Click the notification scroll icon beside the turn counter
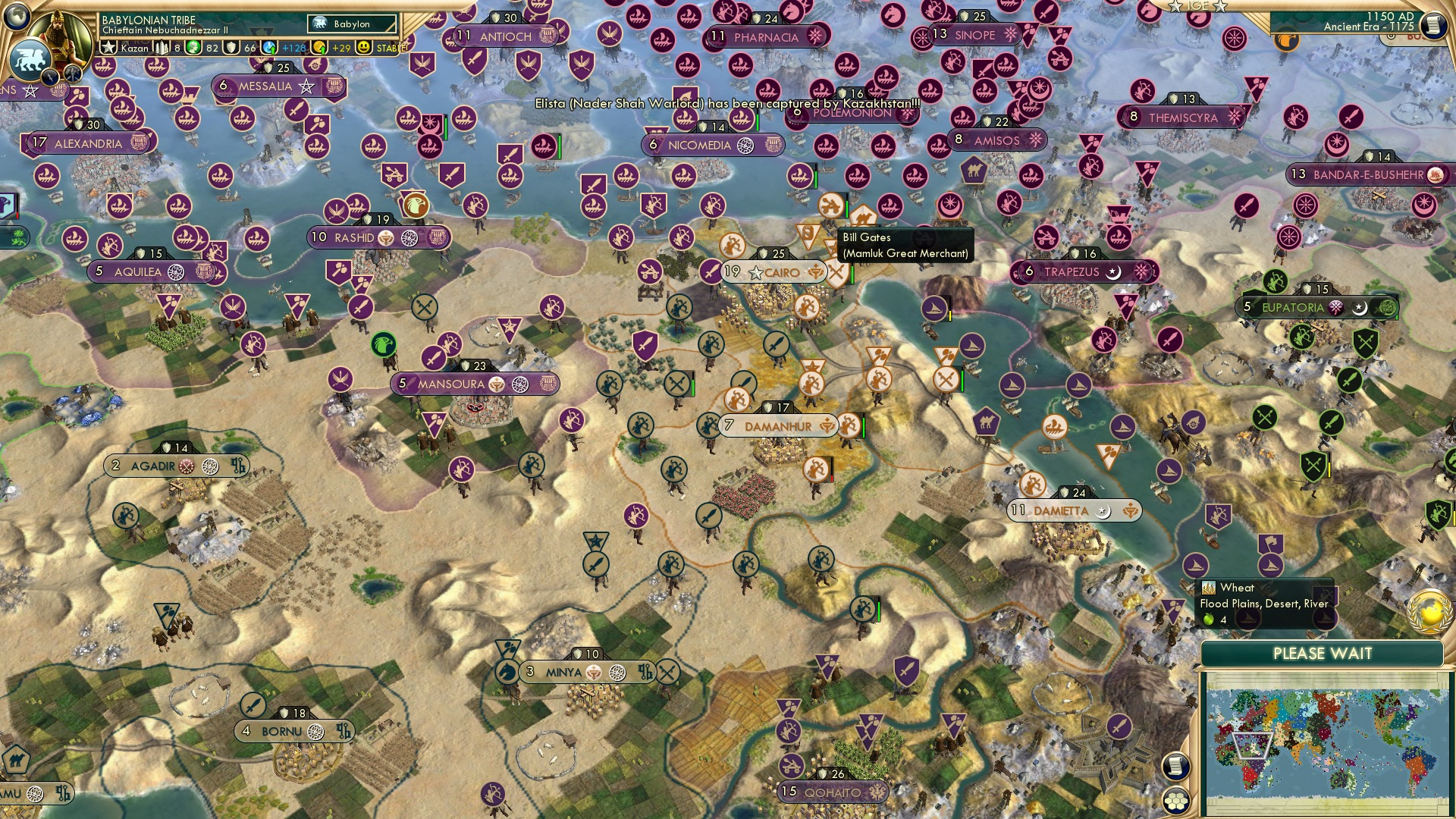The width and height of the screenshot is (1456, 819). [1436, 23]
